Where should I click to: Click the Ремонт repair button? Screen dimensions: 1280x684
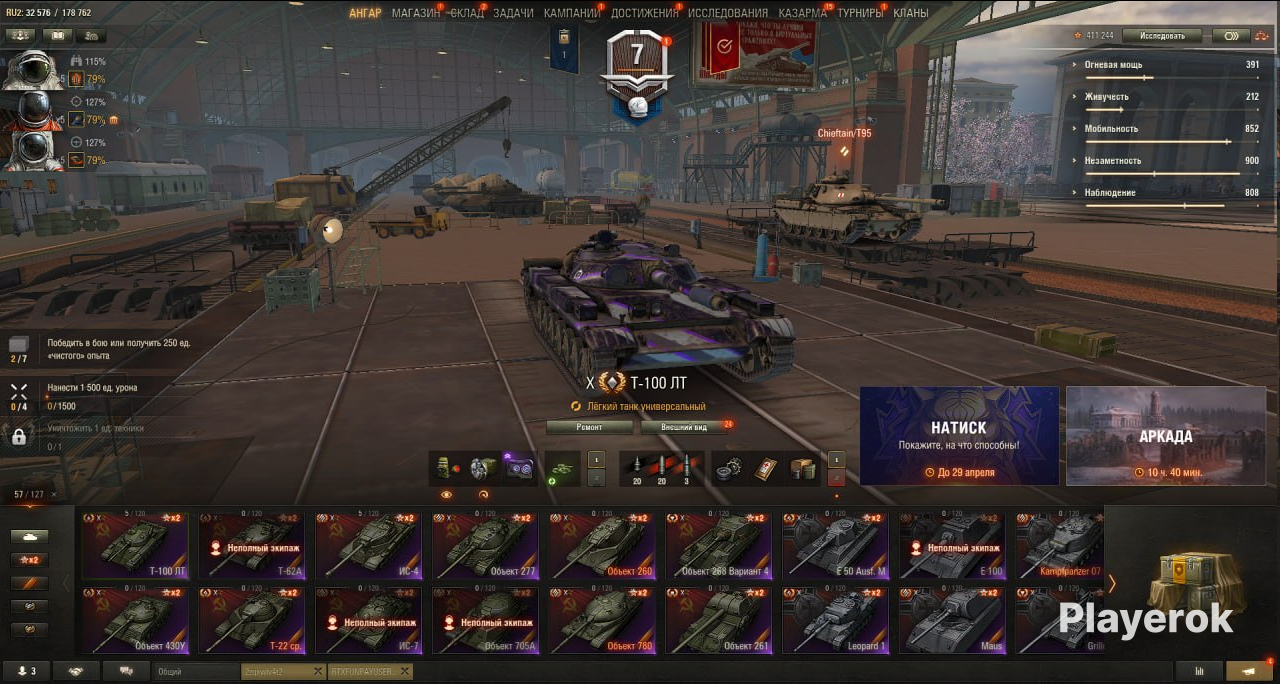pyautogui.click(x=589, y=427)
